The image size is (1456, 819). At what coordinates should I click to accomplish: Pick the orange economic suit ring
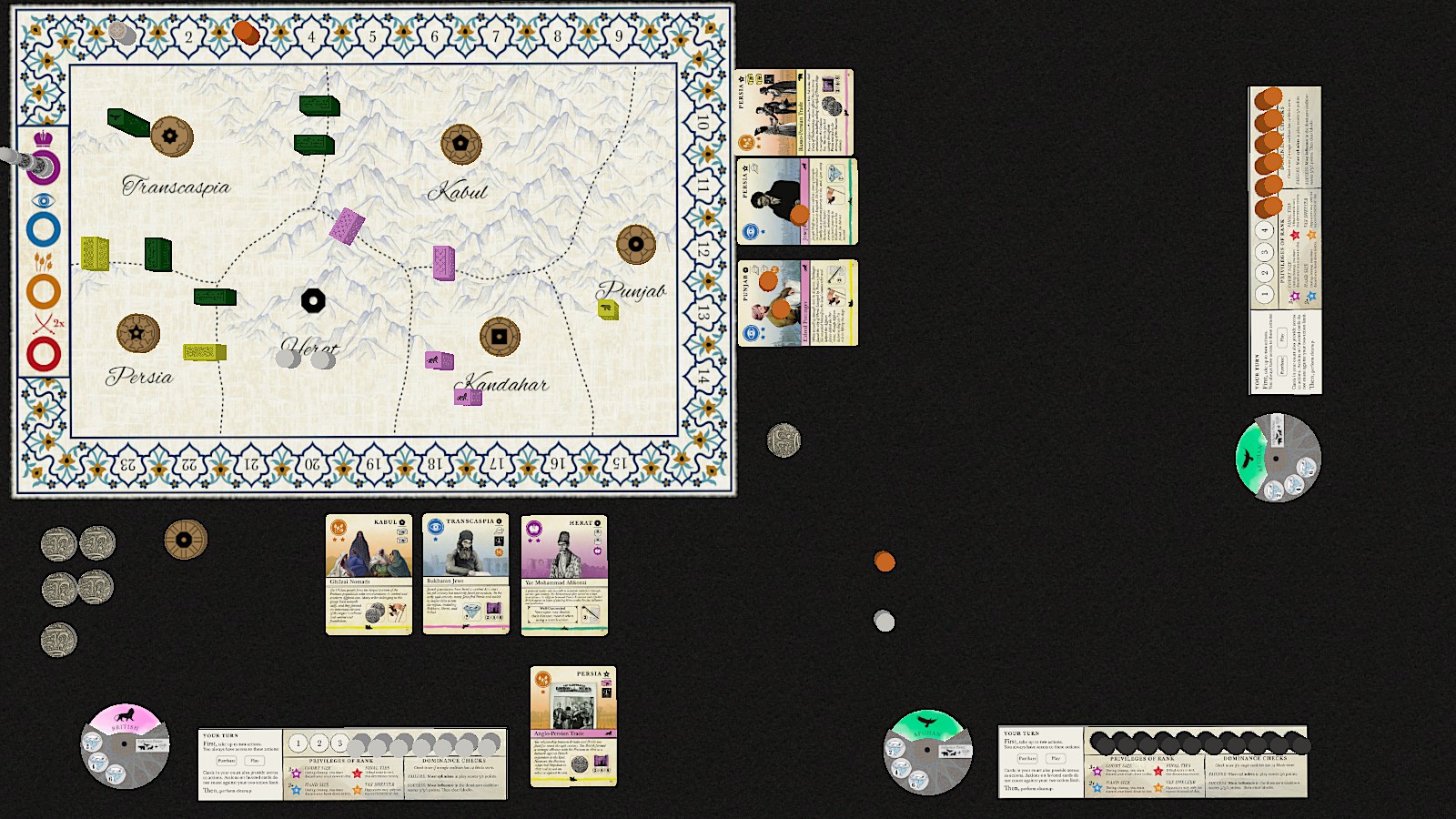pos(44,292)
